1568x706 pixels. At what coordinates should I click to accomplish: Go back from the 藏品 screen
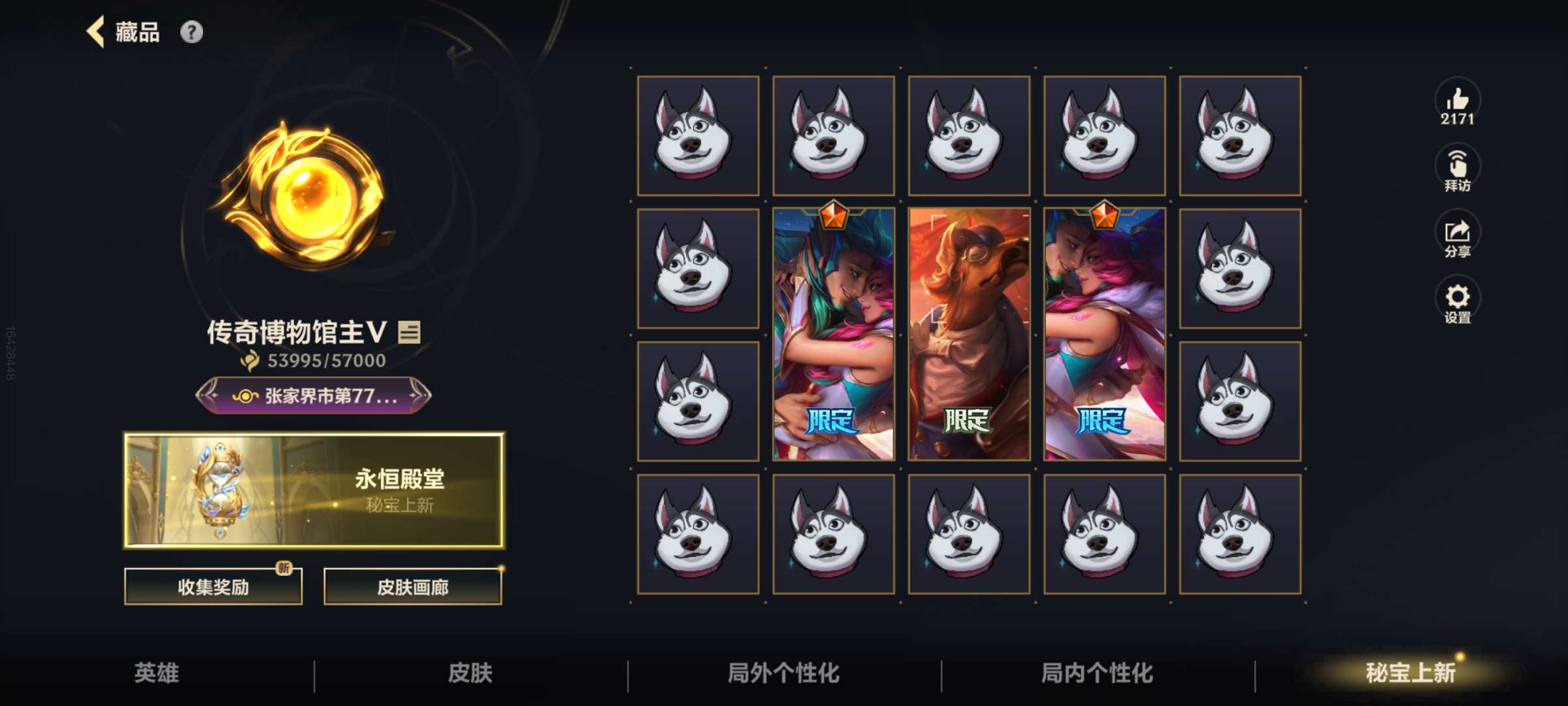(96, 32)
